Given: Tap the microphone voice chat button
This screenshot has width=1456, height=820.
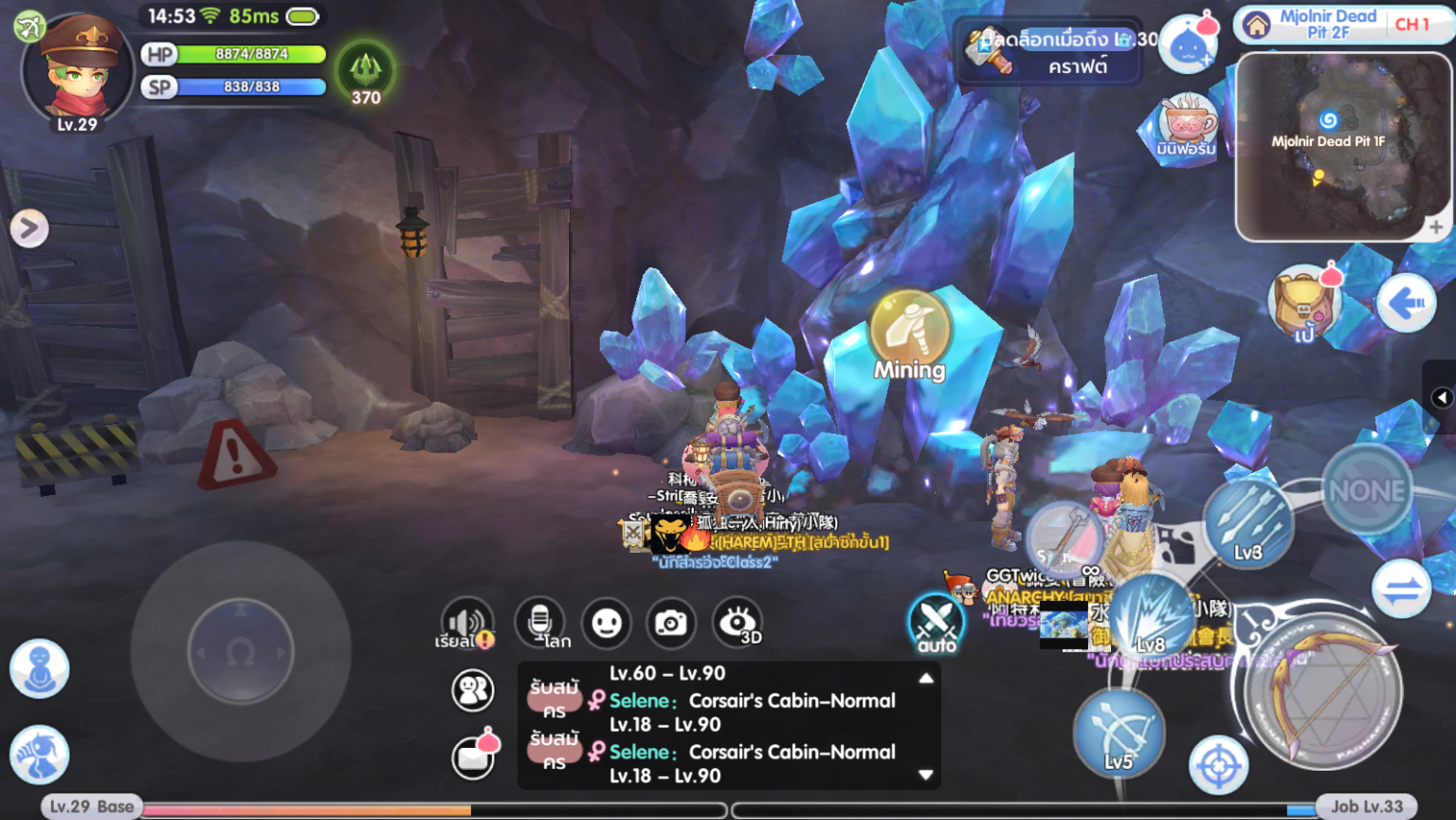Looking at the screenshot, I should [539, 623].
